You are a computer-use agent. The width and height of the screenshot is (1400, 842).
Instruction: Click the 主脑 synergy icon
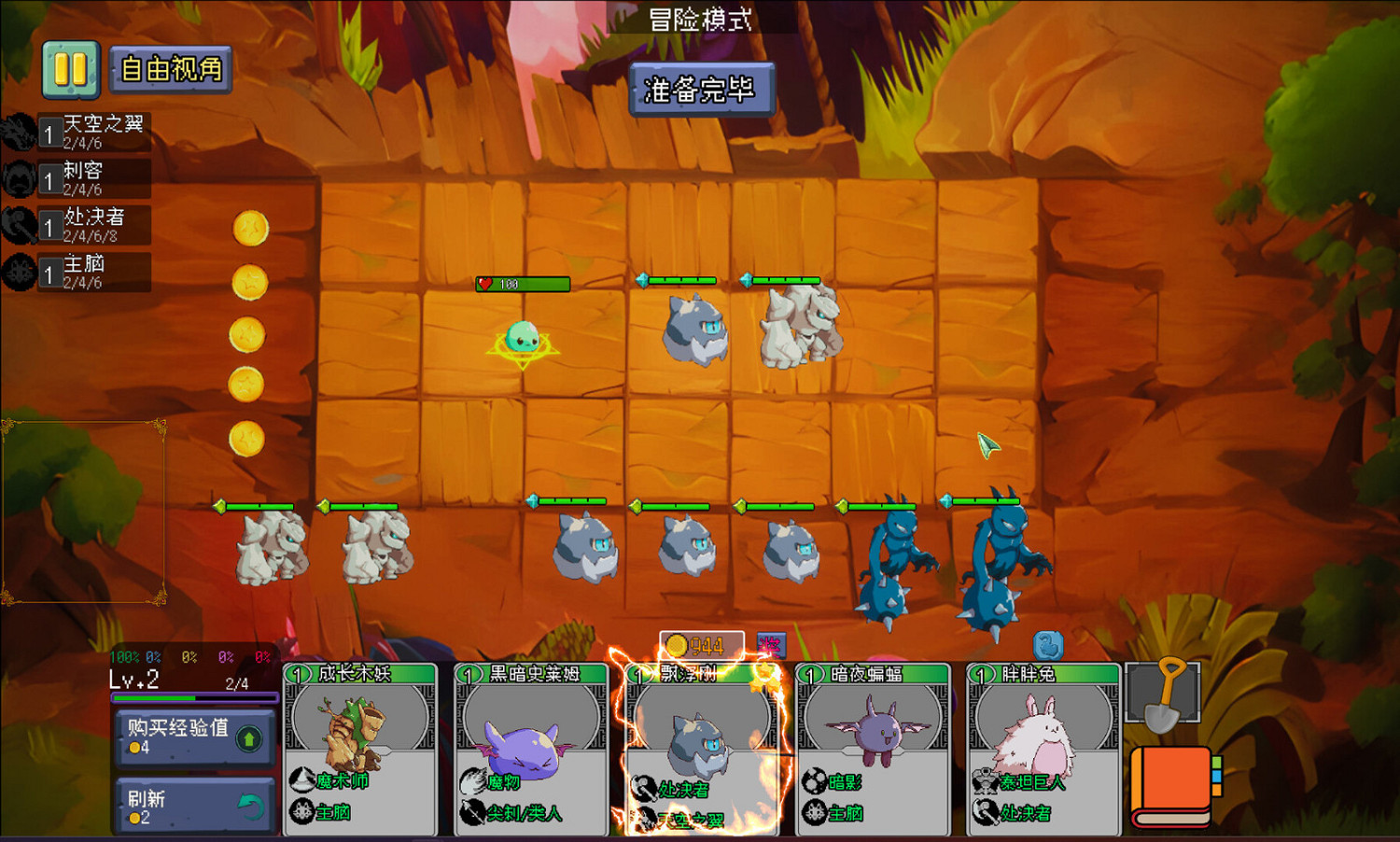coord(21,273)
